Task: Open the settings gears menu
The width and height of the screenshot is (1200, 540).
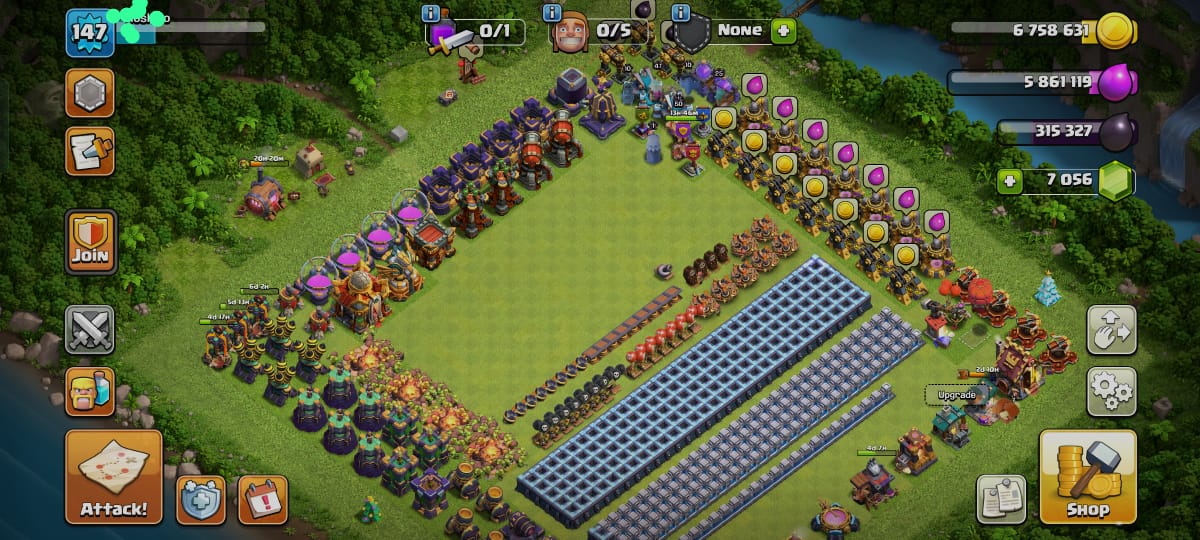Action: click(x=1111, y=391)
